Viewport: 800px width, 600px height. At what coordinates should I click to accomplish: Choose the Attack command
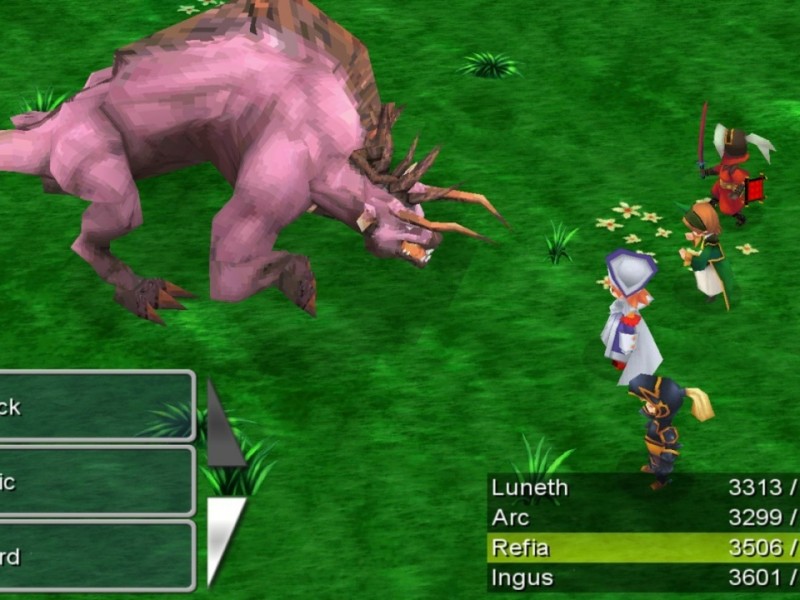[95, 407]
